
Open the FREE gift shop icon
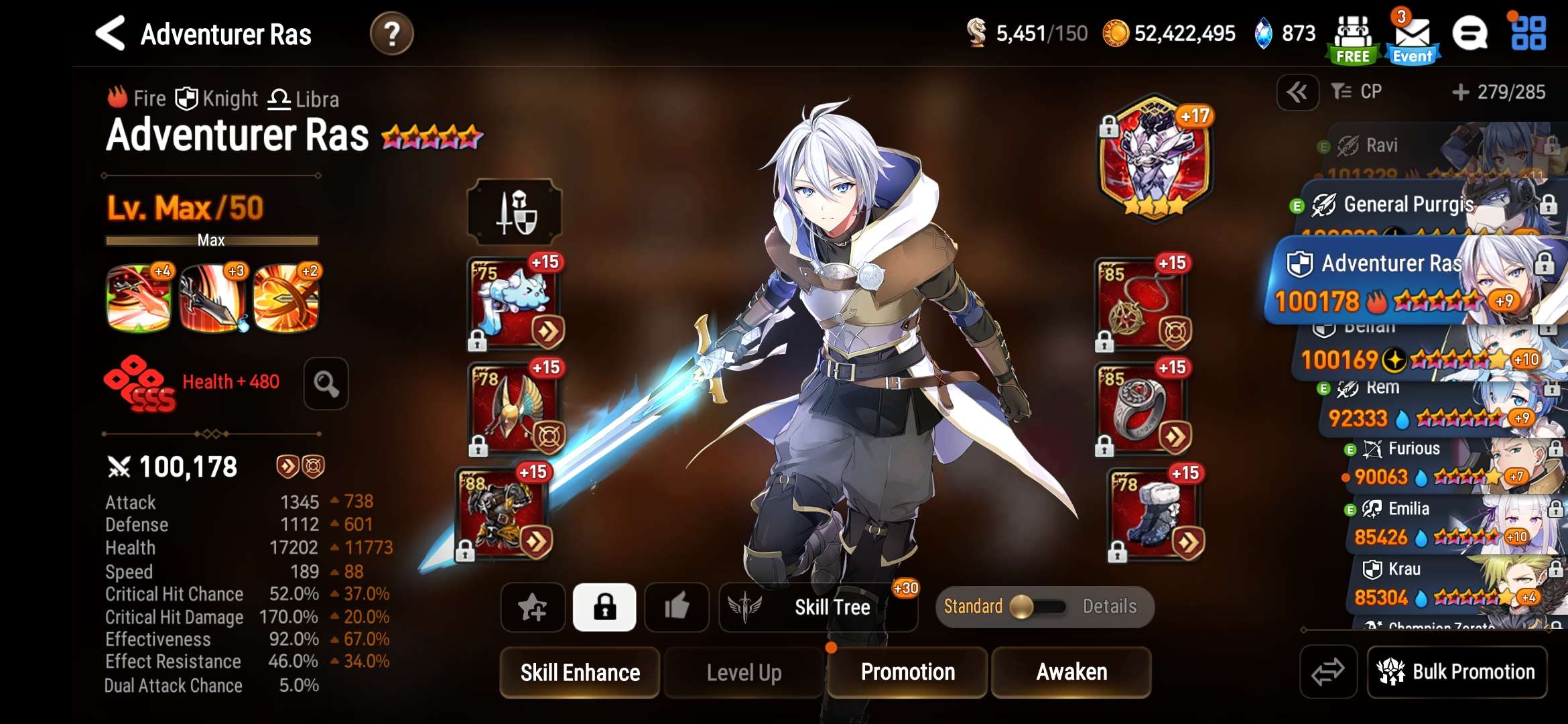pyautogui.click(x=1352, y=39)
